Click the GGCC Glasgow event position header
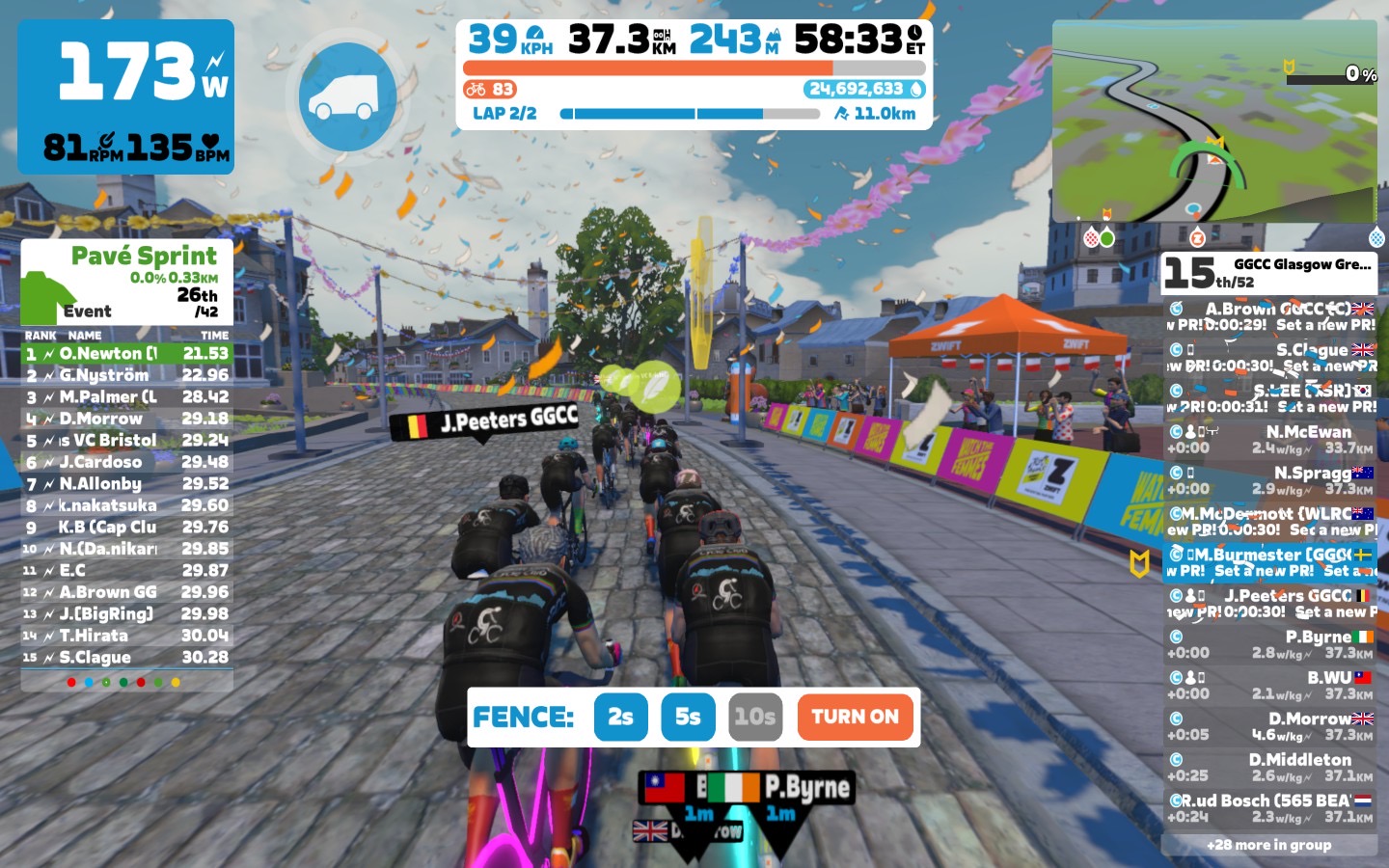 1268,274
